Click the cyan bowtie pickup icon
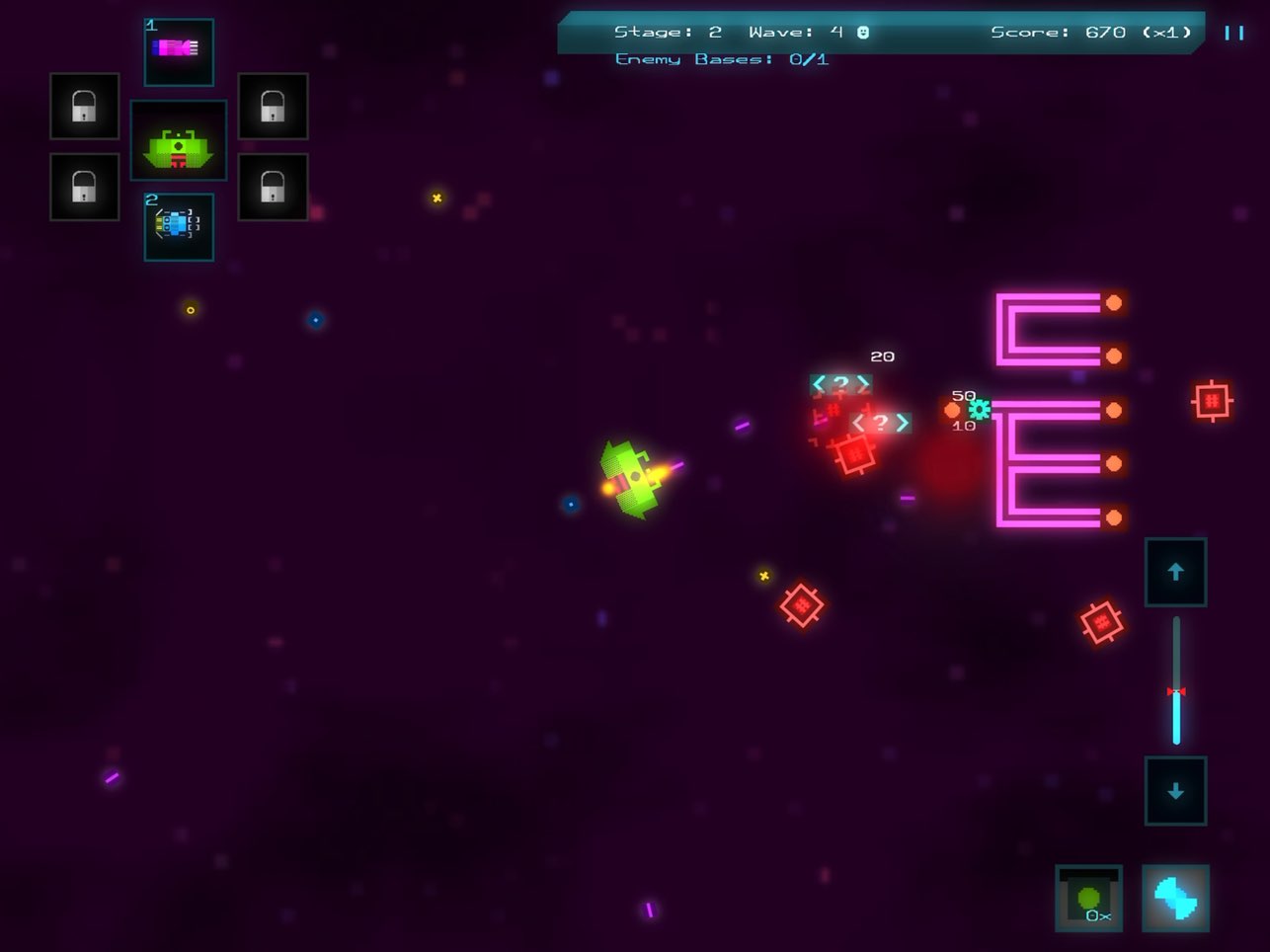This screenshot has width=1270, height=952. (1175, 897)
